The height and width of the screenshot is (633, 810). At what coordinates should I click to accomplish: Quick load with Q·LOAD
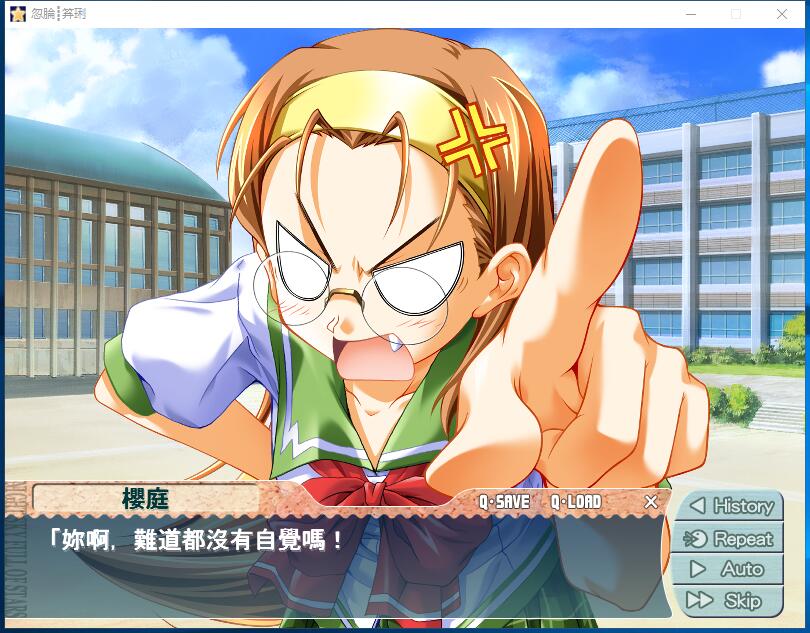pos(576,502)
